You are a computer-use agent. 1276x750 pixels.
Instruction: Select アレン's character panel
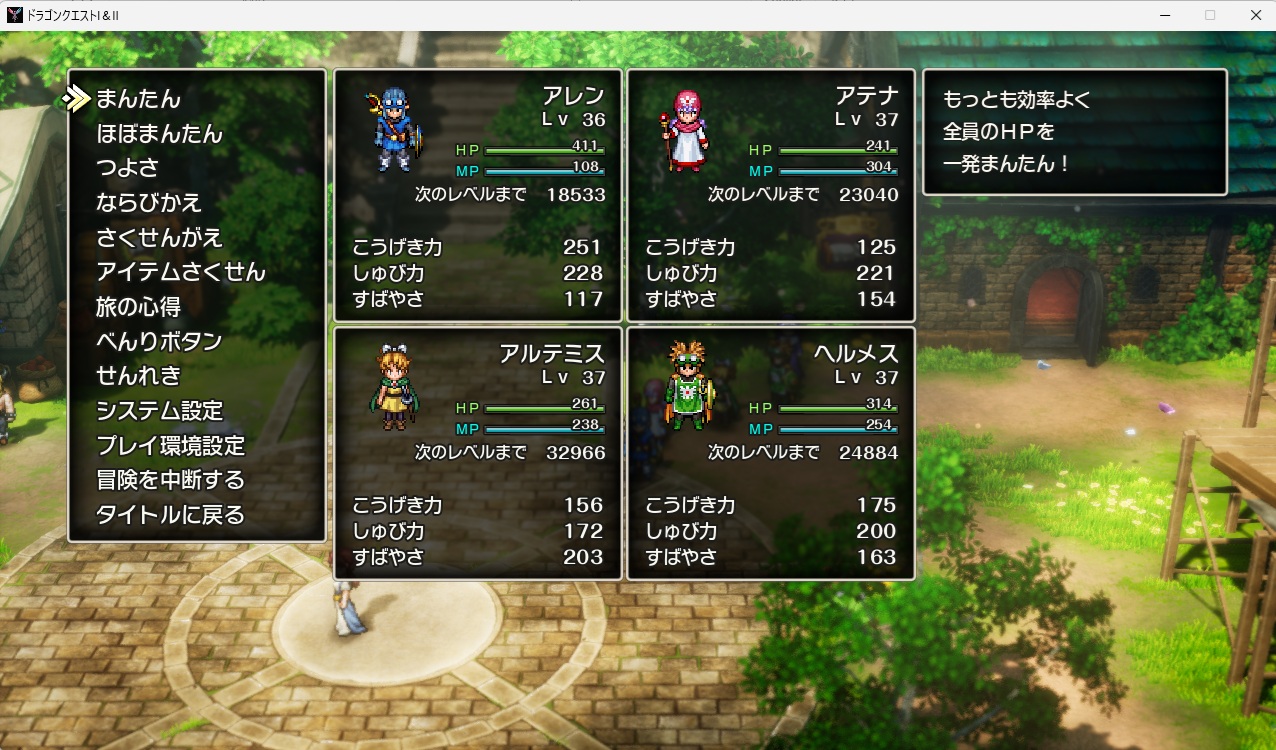point(478,195)
